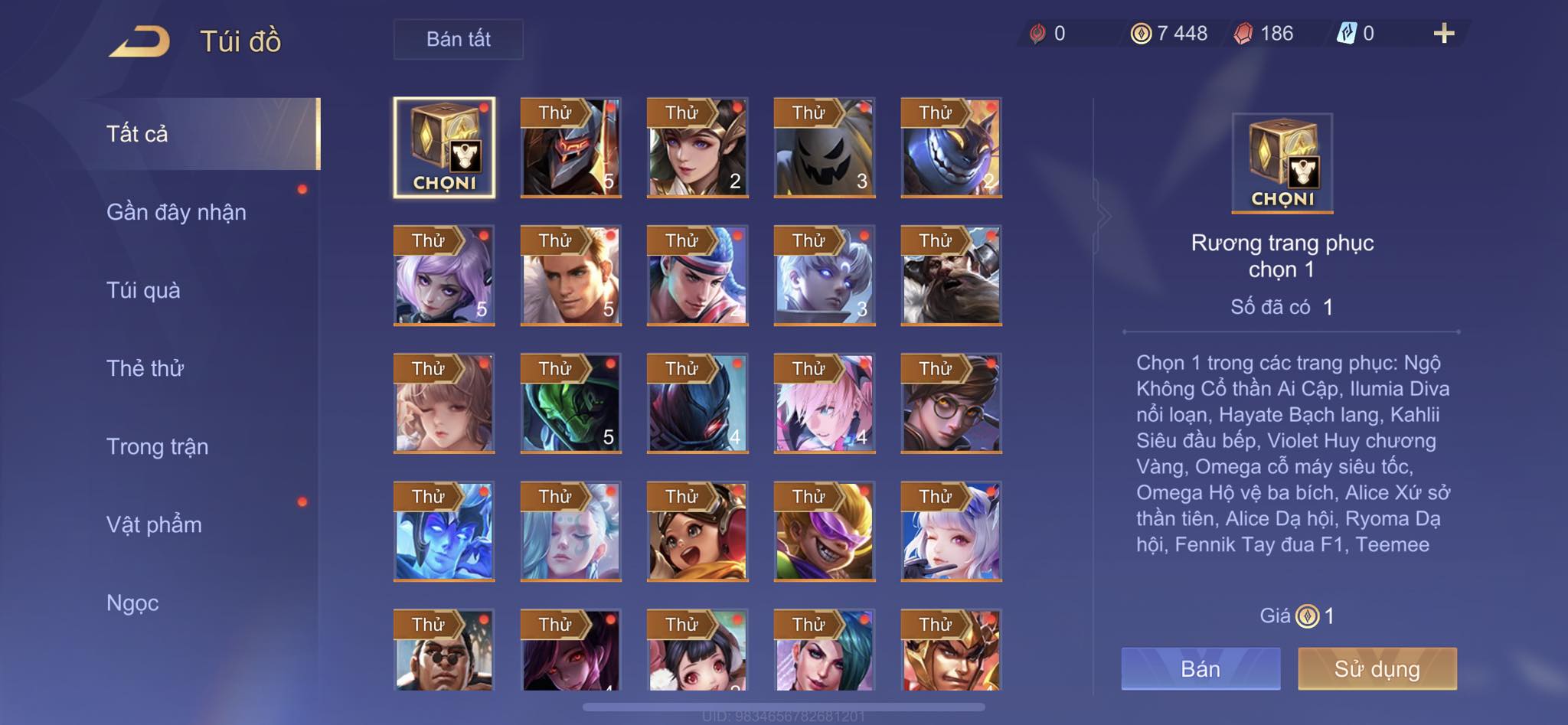Open the Gần đây nhận tab
The image size is (1568, 725).
click(176, 212)
